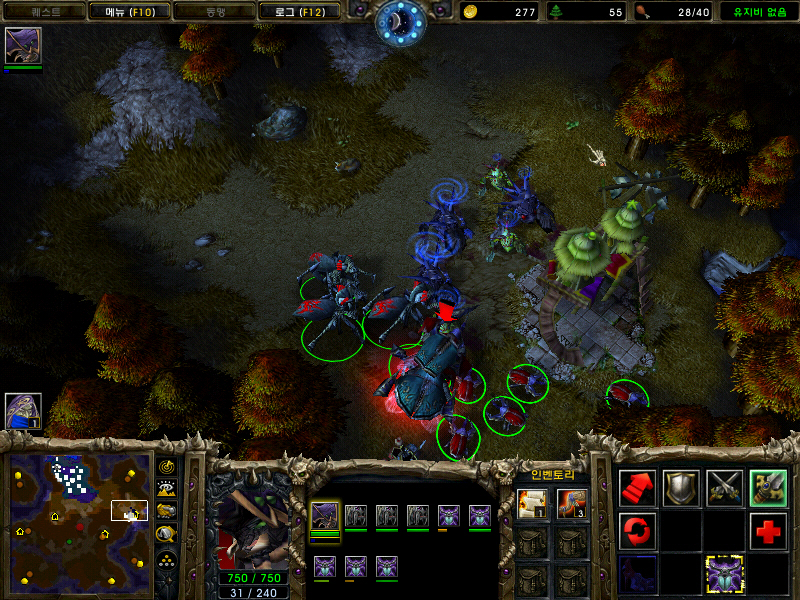Activate Hold Position crossed swords command
This screenshot has height=600, width=800.
click(725, 487)
